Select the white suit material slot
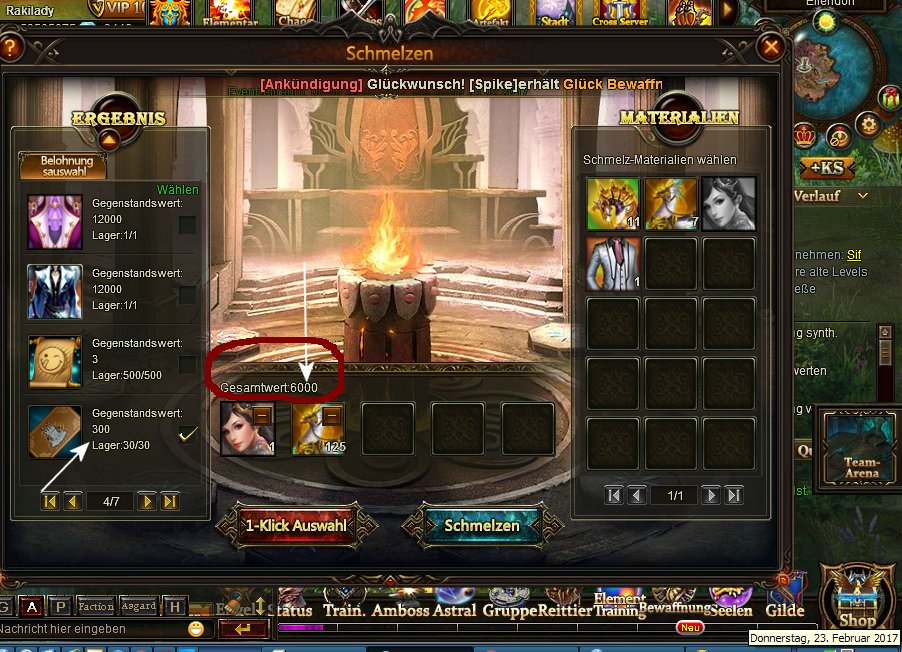This screenshot has height=652, width=902. coord(613,263)
